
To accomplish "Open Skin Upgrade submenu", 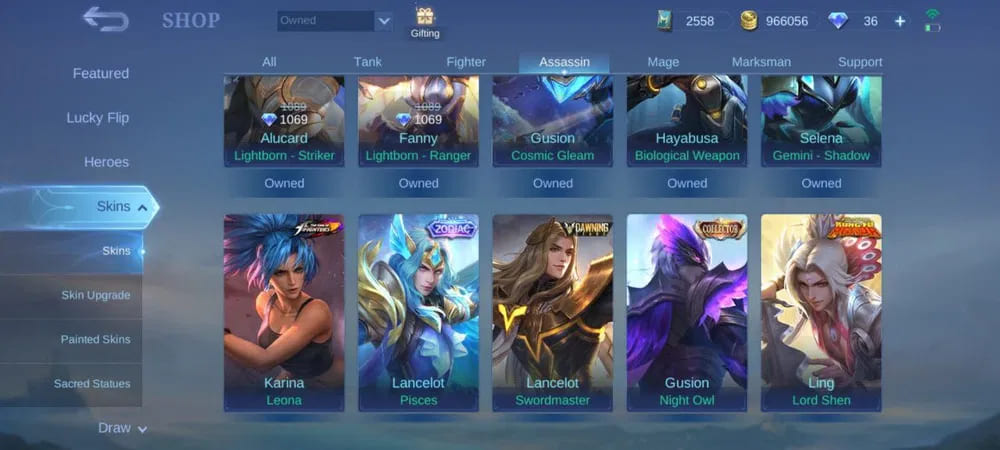I will (x=95, y=295).
